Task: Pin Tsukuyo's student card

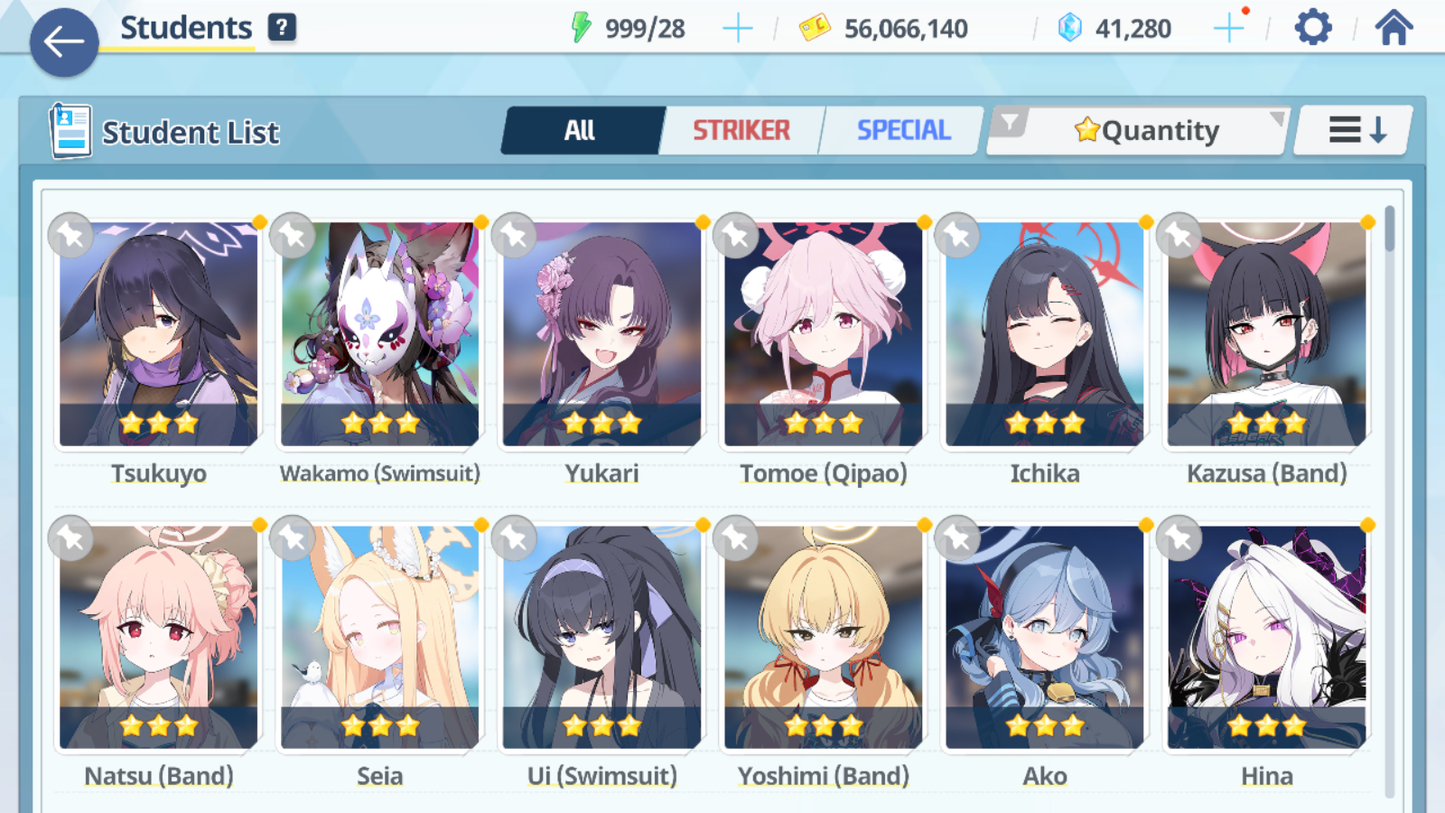Action: click(70, 236)
